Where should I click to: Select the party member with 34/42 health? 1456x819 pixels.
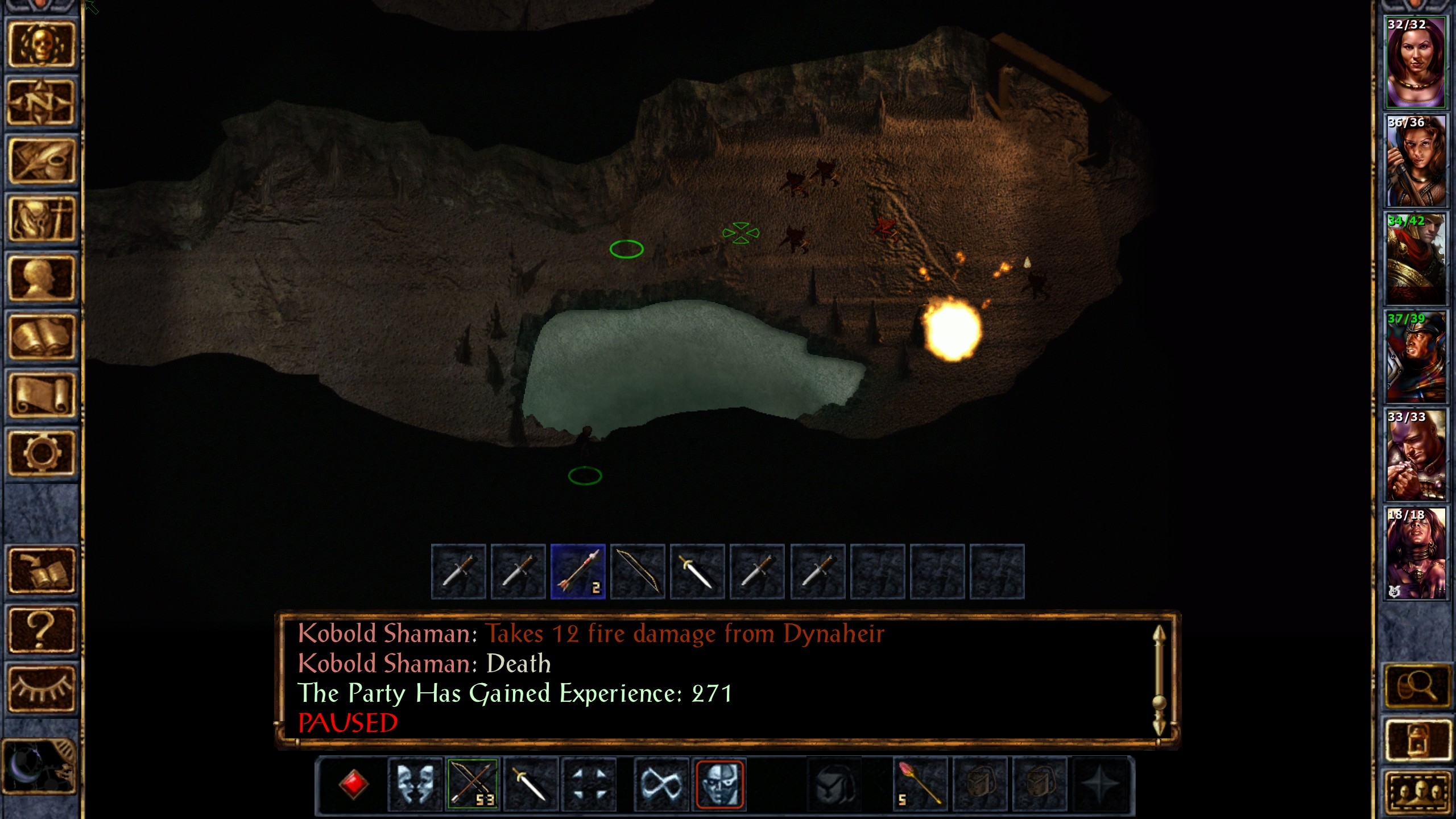click(1416, 259)
